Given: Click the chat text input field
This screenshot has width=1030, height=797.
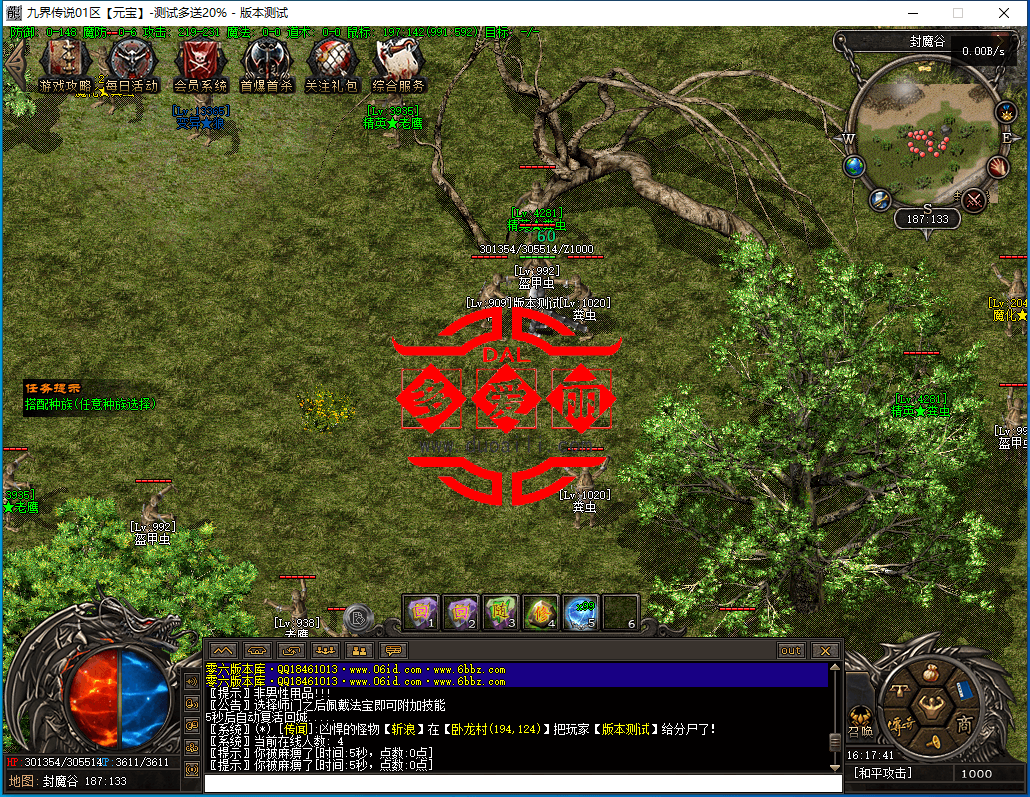Looking at the screenshot, I should click(x=520, y=783).
